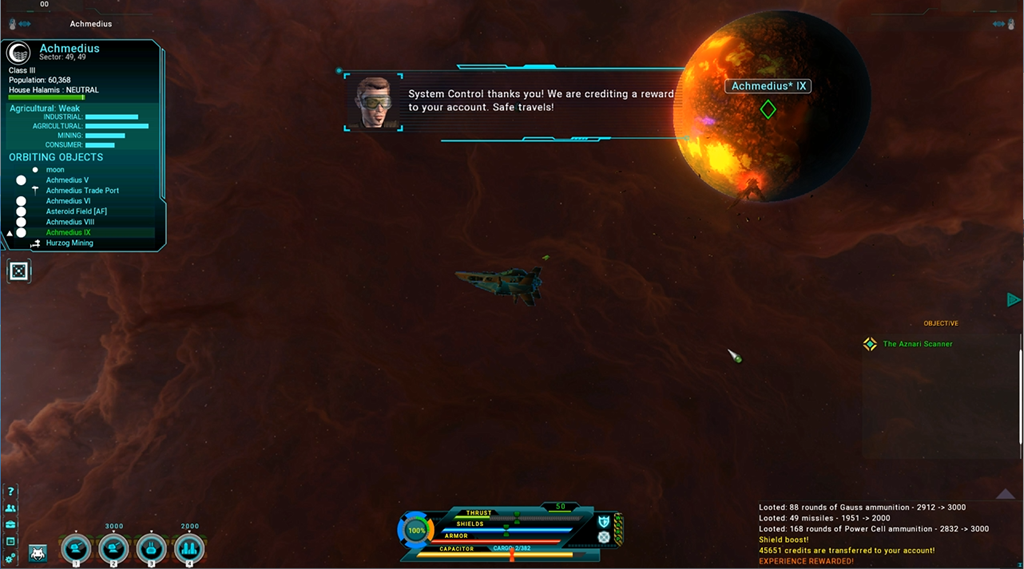The height and width of the screenshot is (569, 1024).
Task: Pick Achmedius VIII in orbiting objects
Action: coord(70,222)
